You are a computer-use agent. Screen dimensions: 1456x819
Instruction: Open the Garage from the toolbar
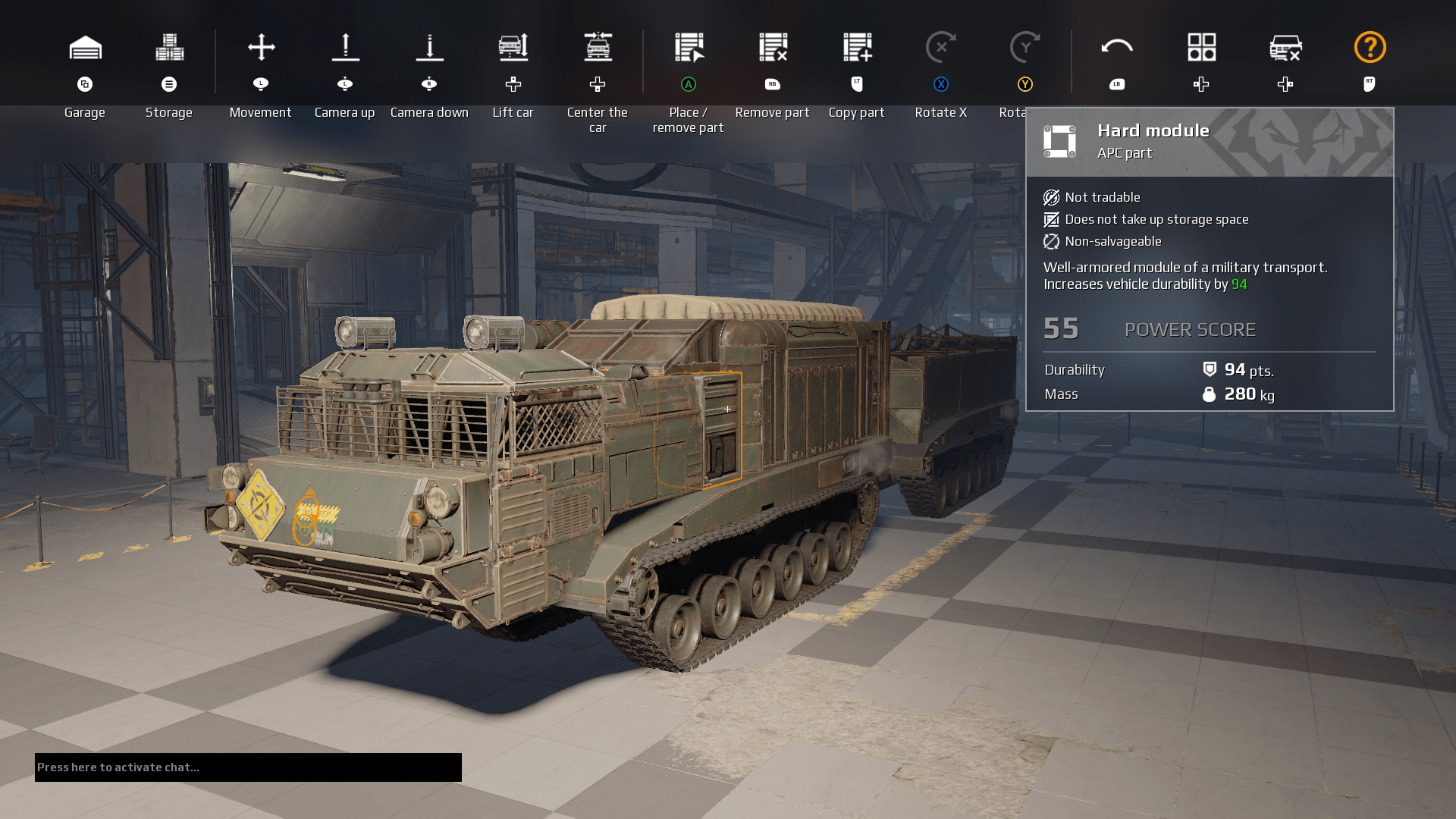point(85,48)
